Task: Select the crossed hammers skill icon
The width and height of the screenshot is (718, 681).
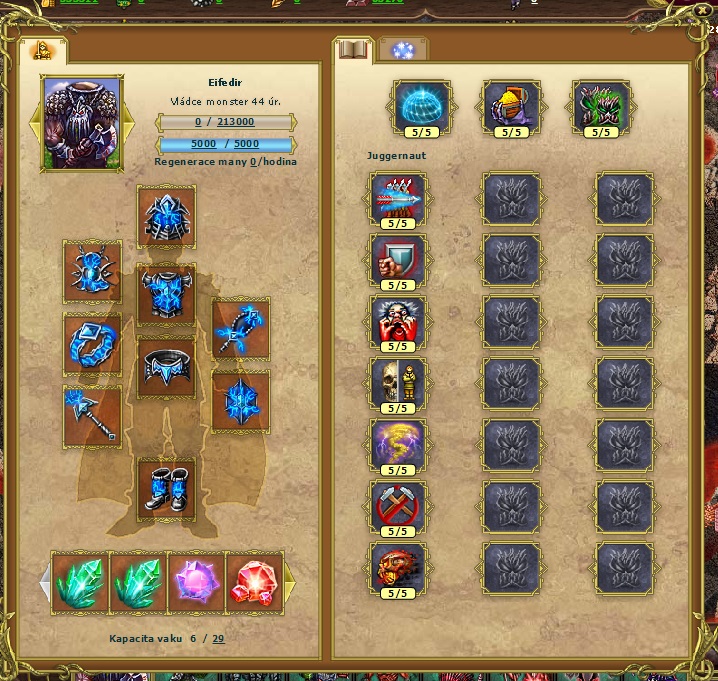Action: (x=398, y=508)
